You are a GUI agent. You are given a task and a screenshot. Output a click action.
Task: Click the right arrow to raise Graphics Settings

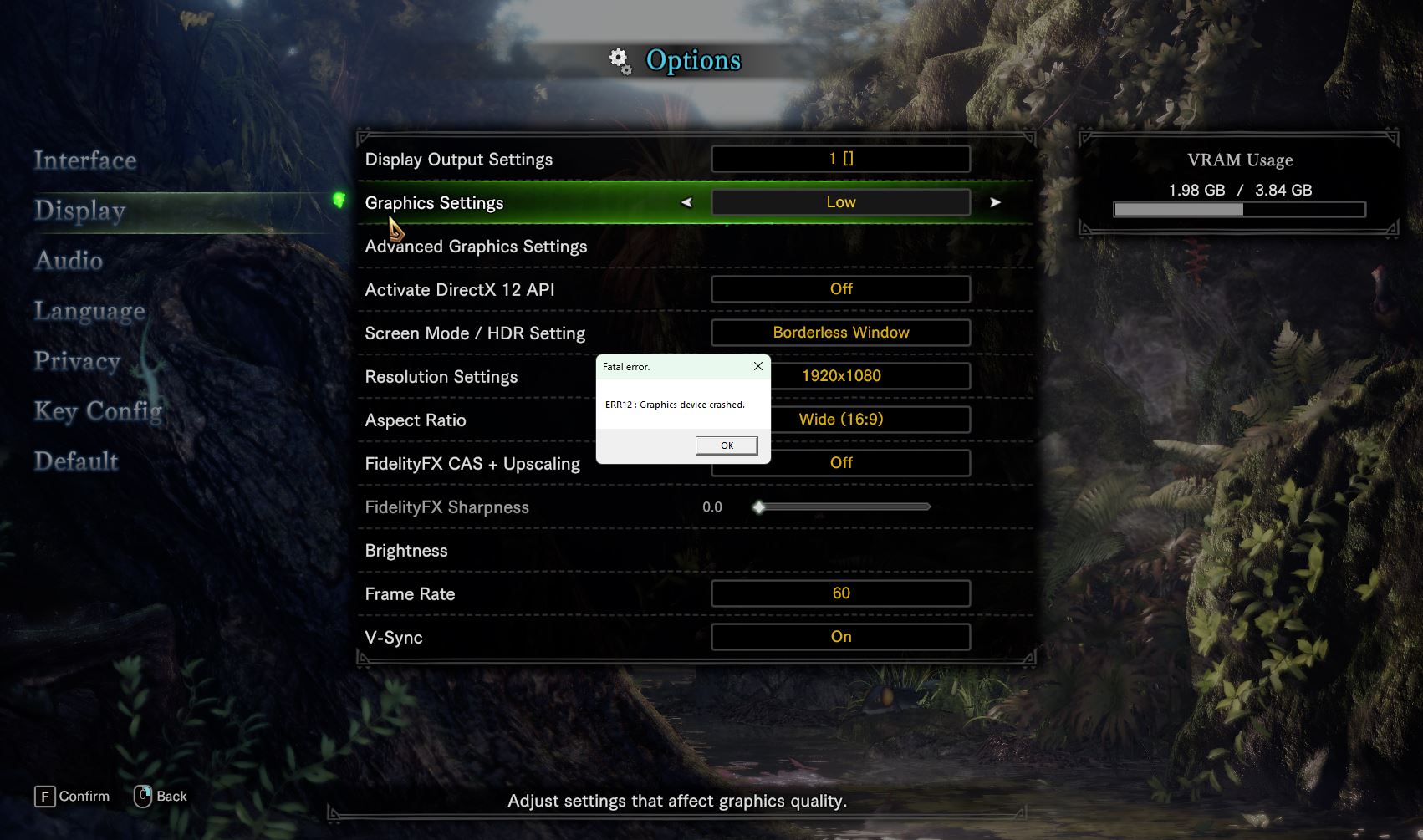(x=995, y=202)
